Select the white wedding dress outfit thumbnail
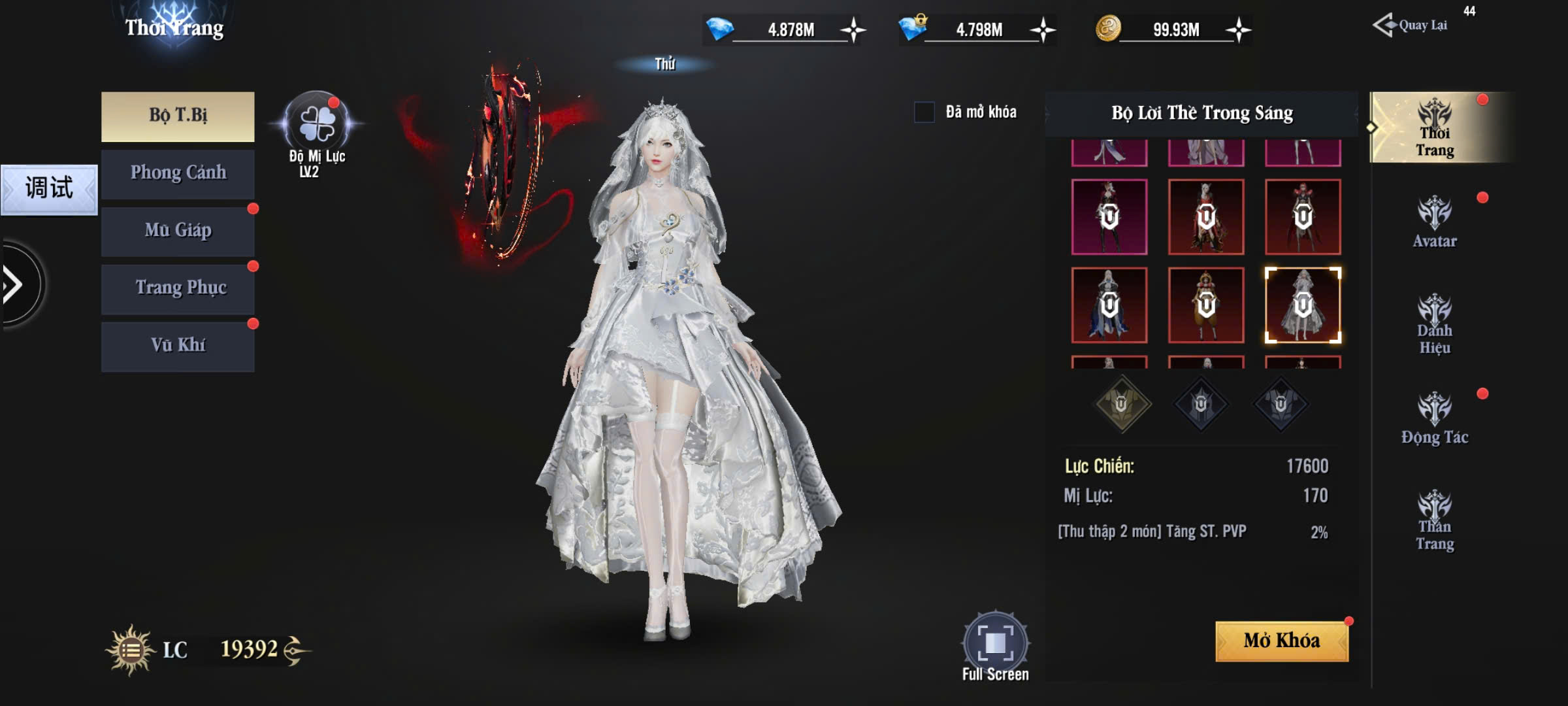 (x=1303, y=305)
